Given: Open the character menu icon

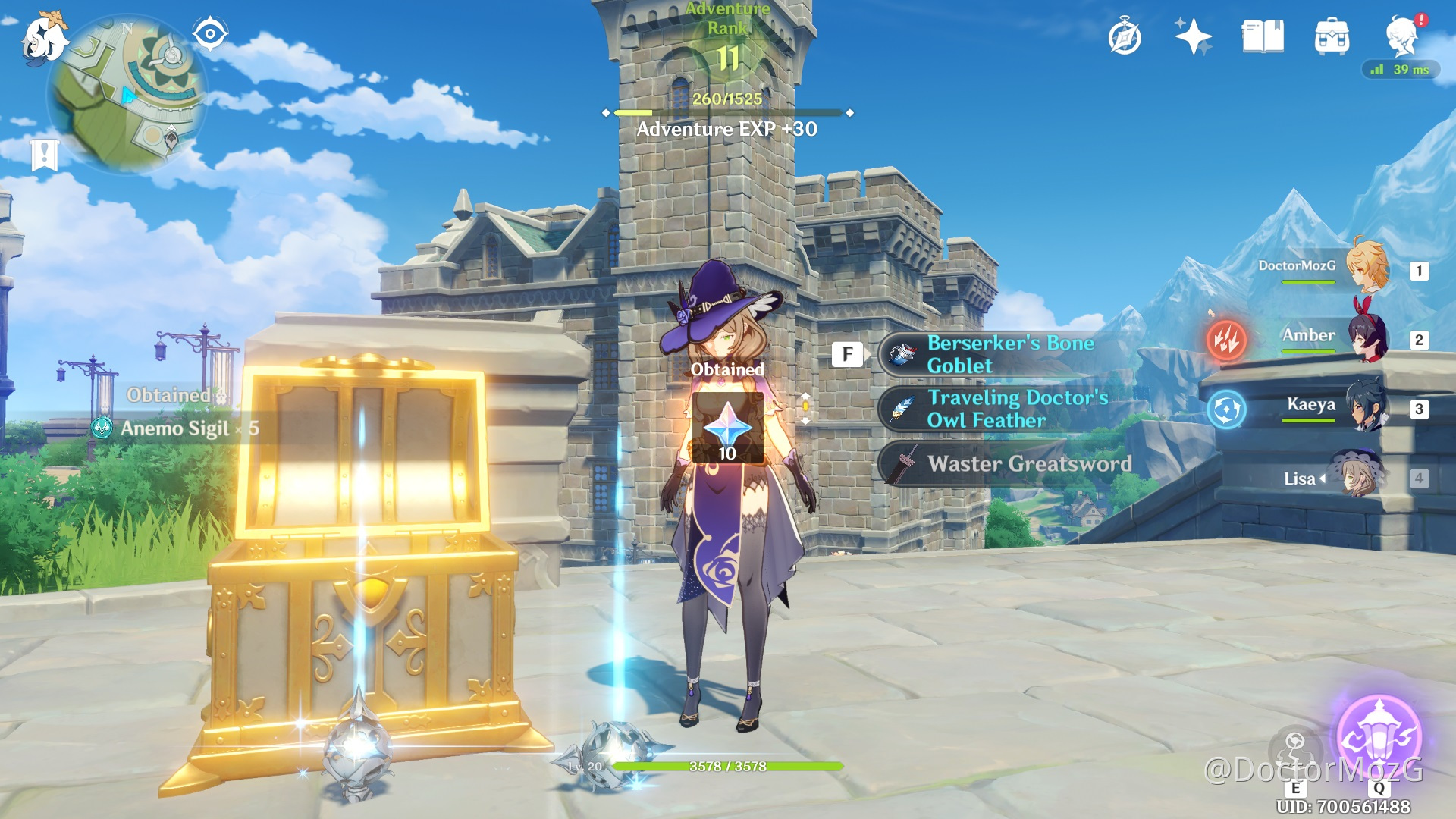Looking at the screenshot, I should (x=1402, y=36).
